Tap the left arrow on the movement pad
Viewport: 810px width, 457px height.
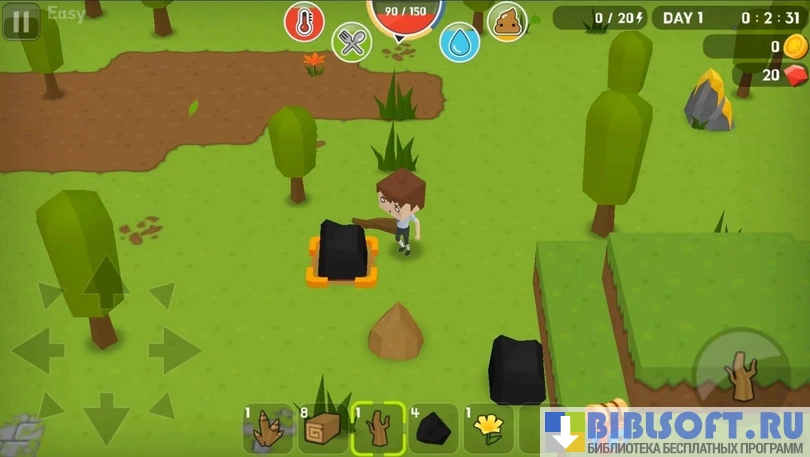(x=38, y=350)
